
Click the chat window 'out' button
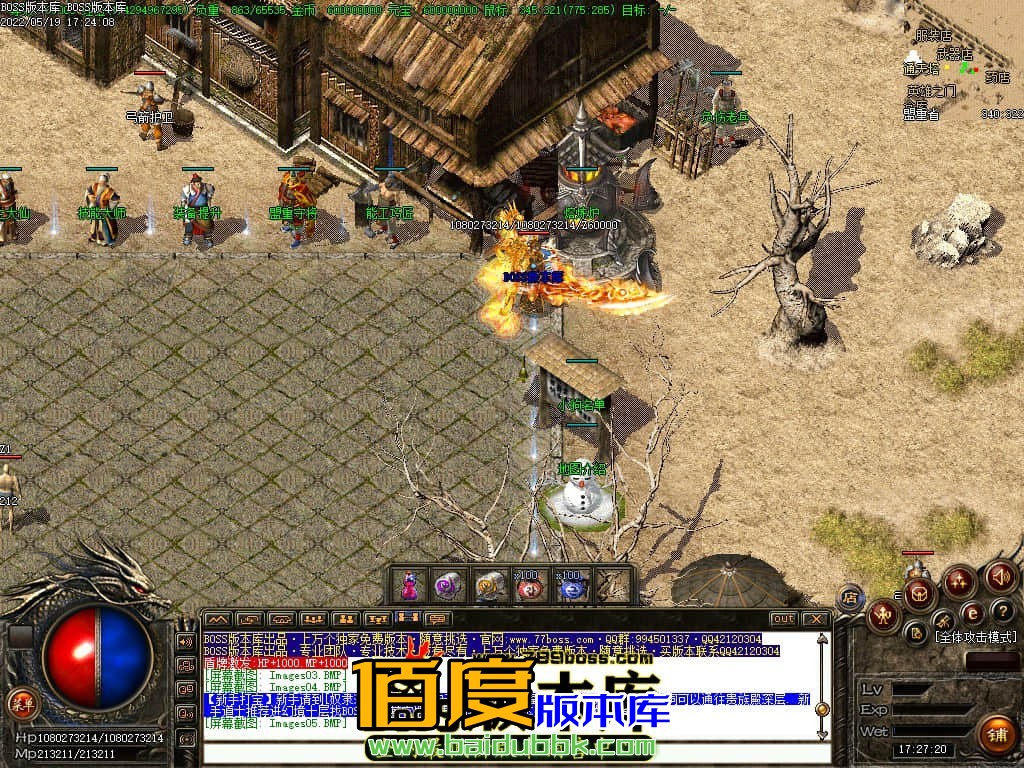pyautogui.click(x=784, y=619)
